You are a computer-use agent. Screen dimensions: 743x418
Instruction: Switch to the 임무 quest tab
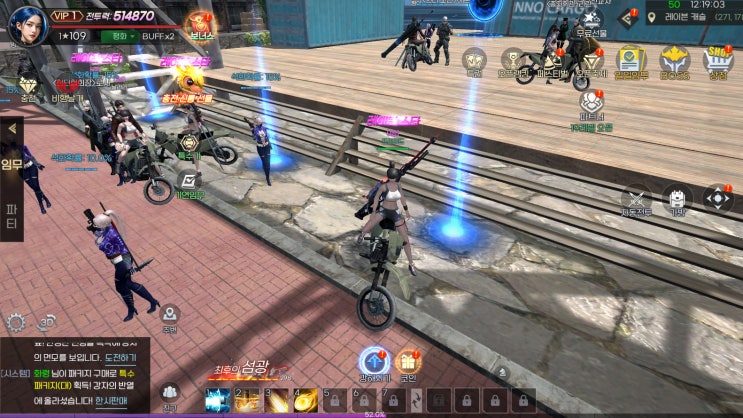(12, 163)
